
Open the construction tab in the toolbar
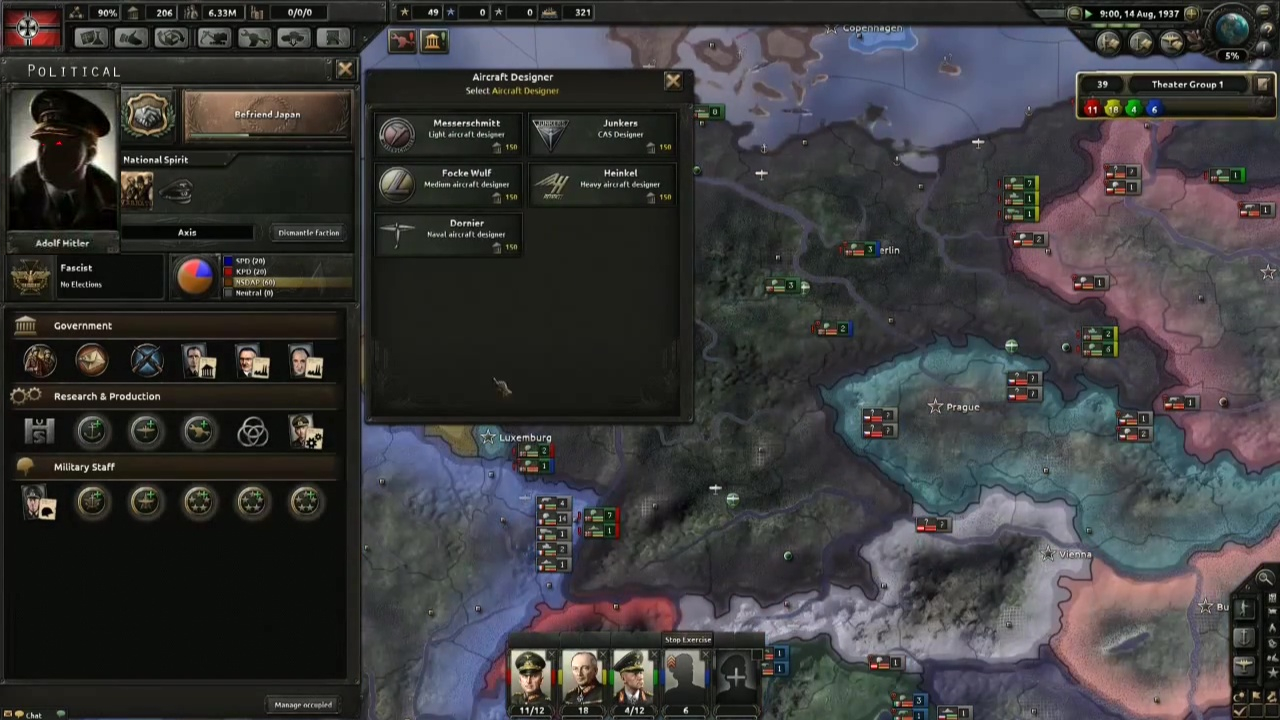213,37
